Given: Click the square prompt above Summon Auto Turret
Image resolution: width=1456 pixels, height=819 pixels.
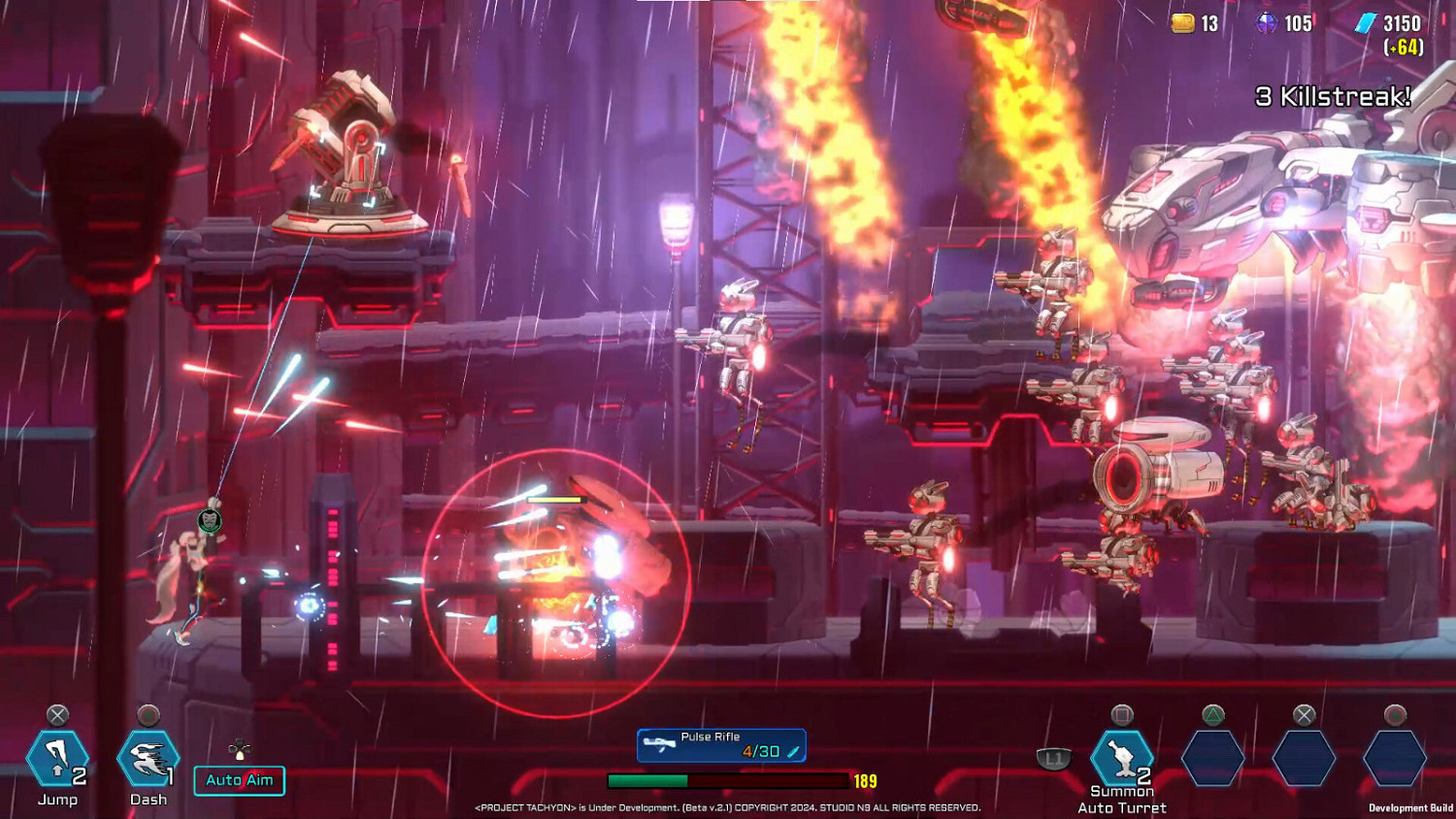Looking at the screenshot, I should click(x=1124, y=711).
